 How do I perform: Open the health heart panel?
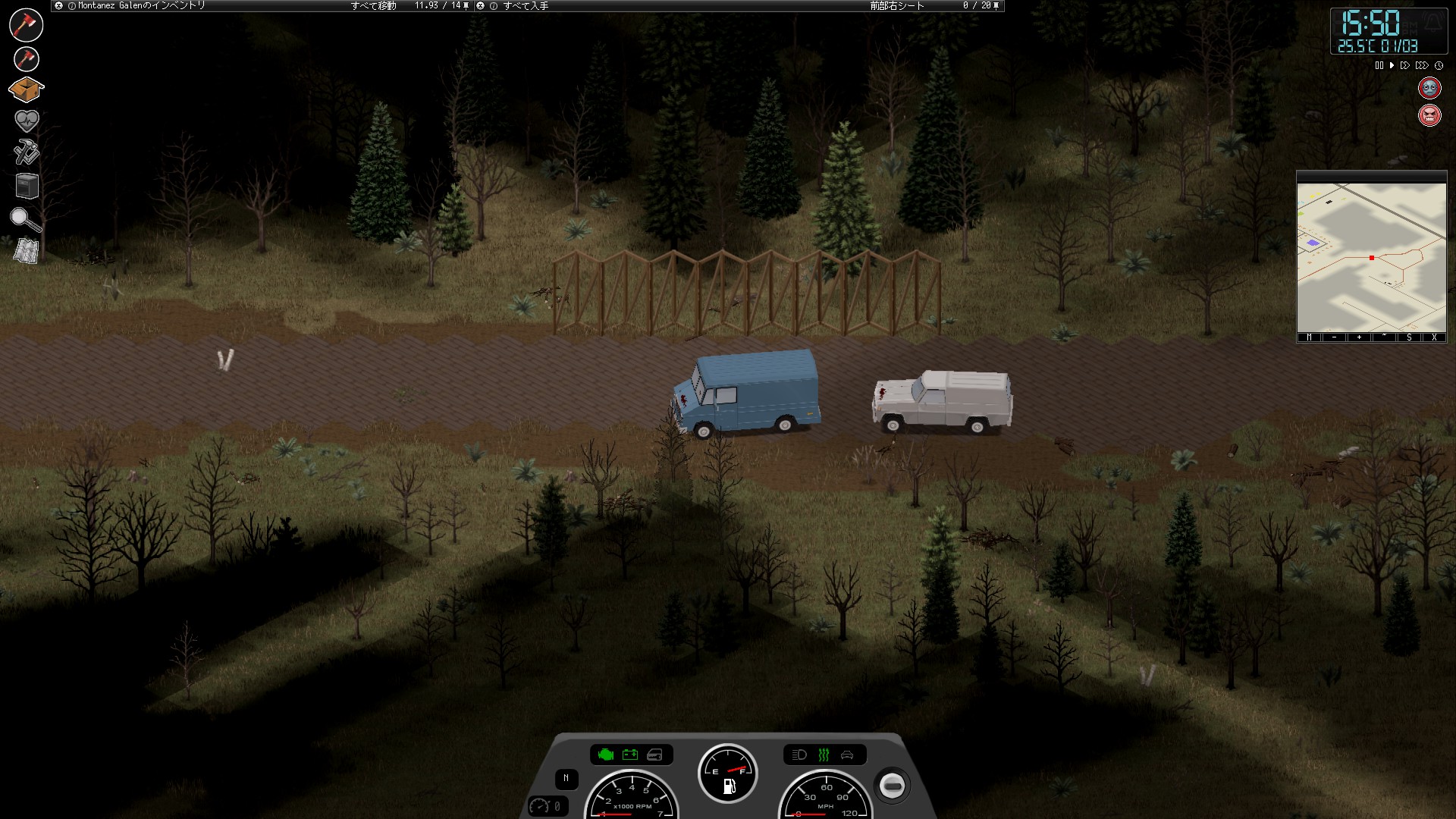27,120
